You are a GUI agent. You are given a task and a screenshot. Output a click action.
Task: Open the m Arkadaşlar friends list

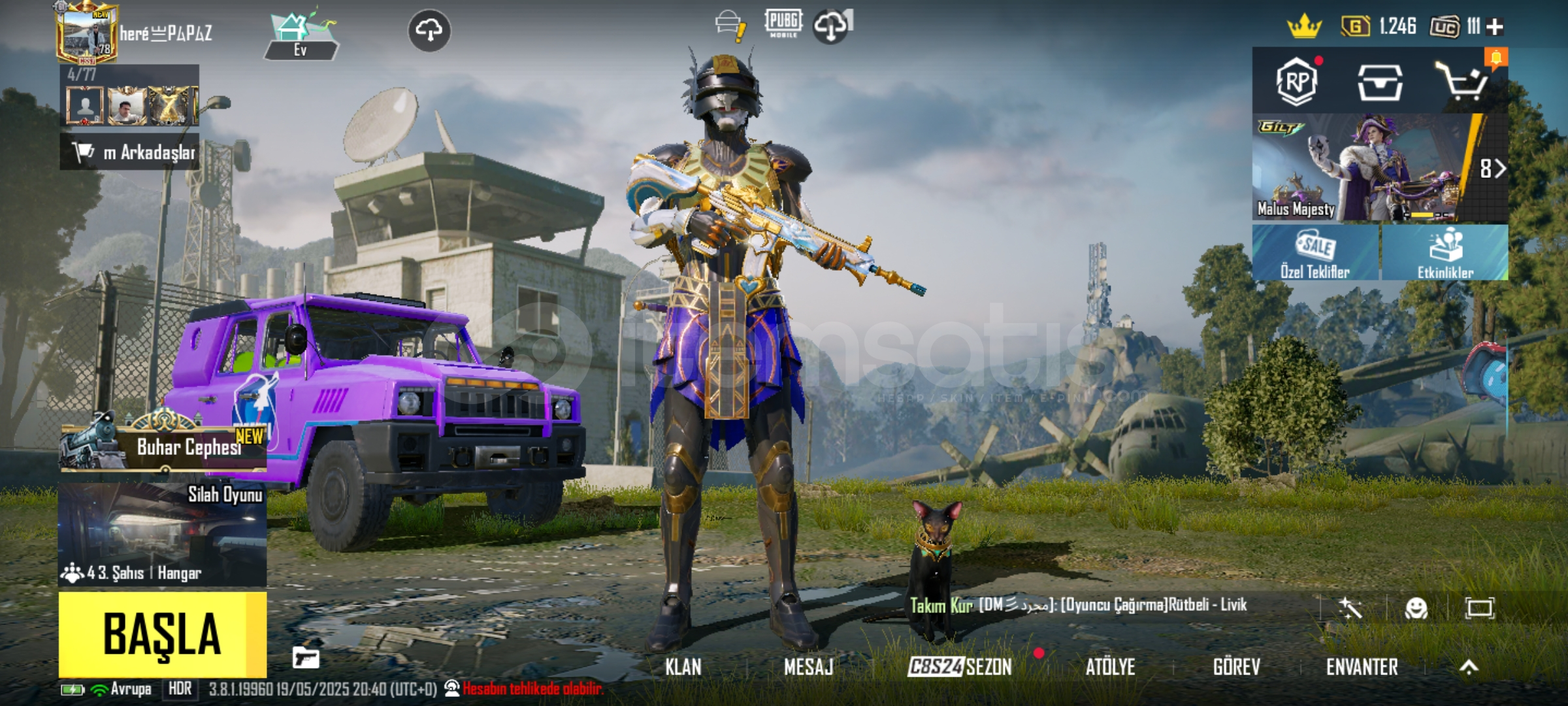click(131, 152)
